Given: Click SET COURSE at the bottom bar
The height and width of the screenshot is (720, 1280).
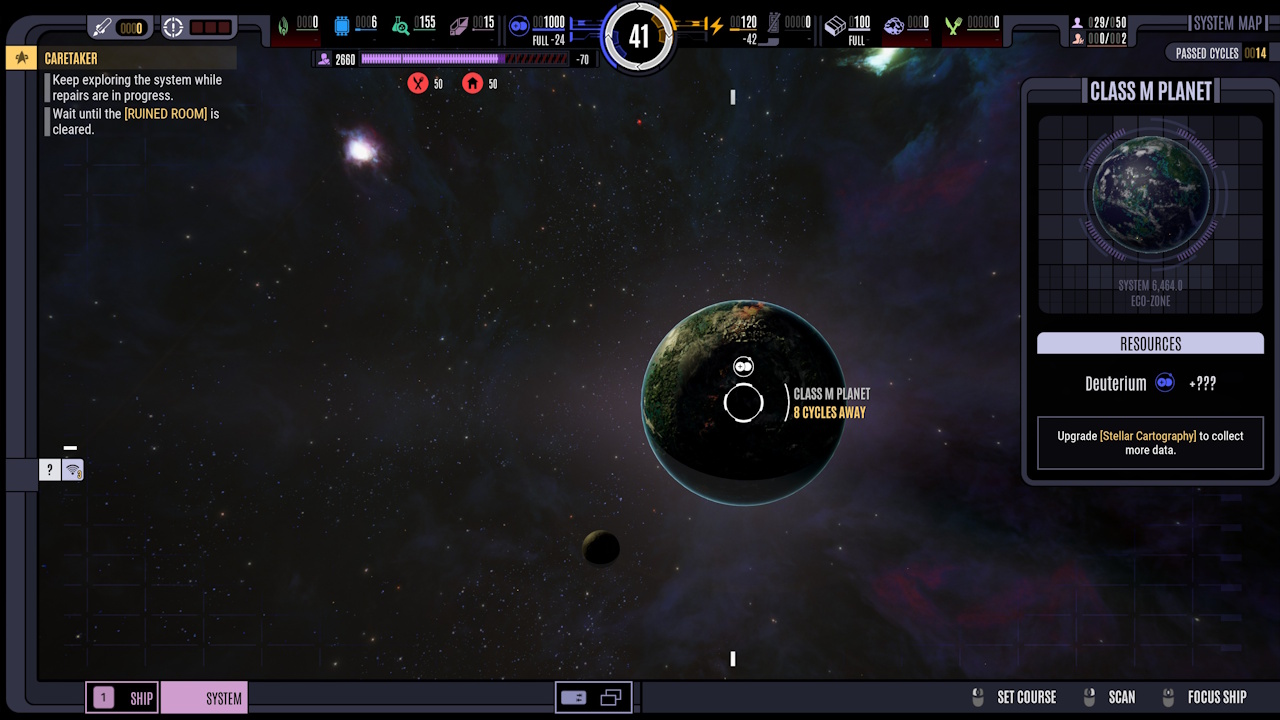Looking at the screenshot, I should (1024, 697).
